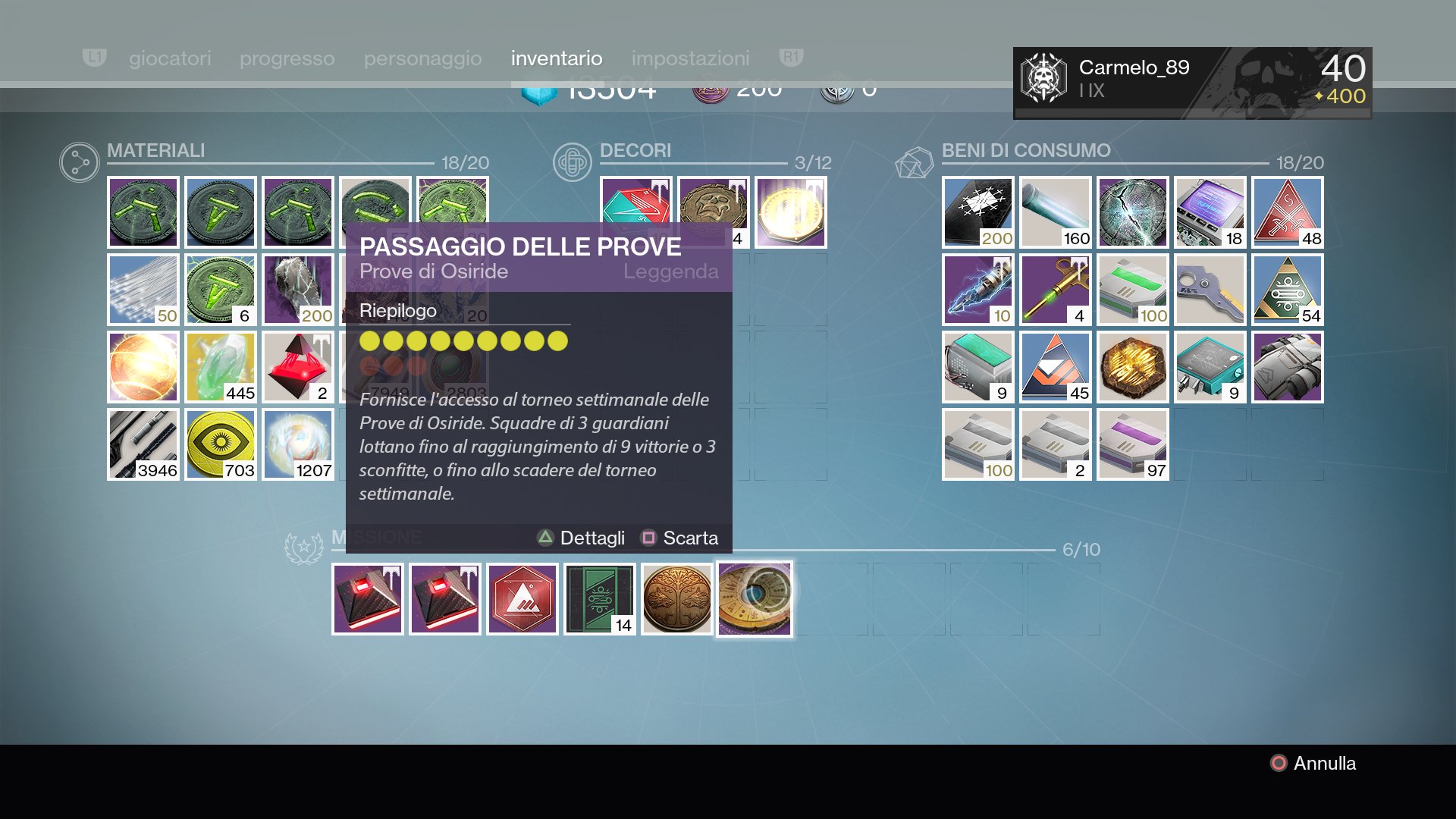The image size is (1456, 819).
Task: Select the personaggio tab
Action: point(422,58)
